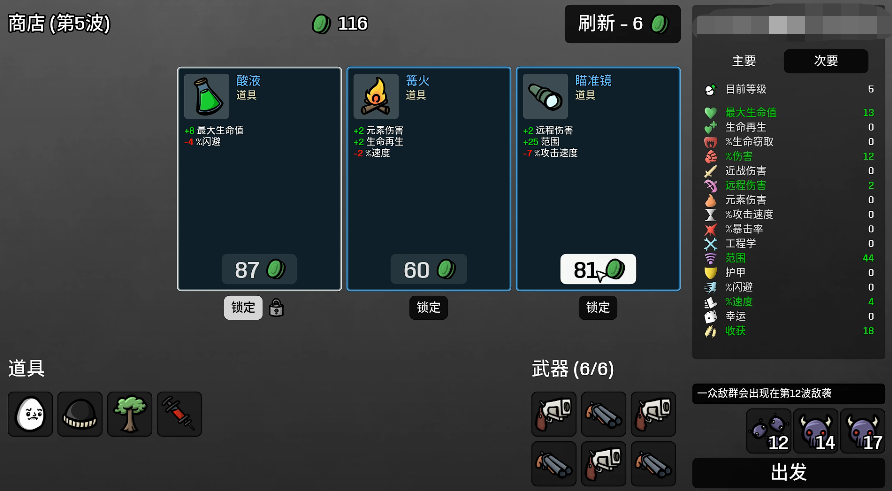Inspect the 瞄准镜 scope icon
Image resolution: width=892 pixels, height=491 pixels.
point(545,96)
